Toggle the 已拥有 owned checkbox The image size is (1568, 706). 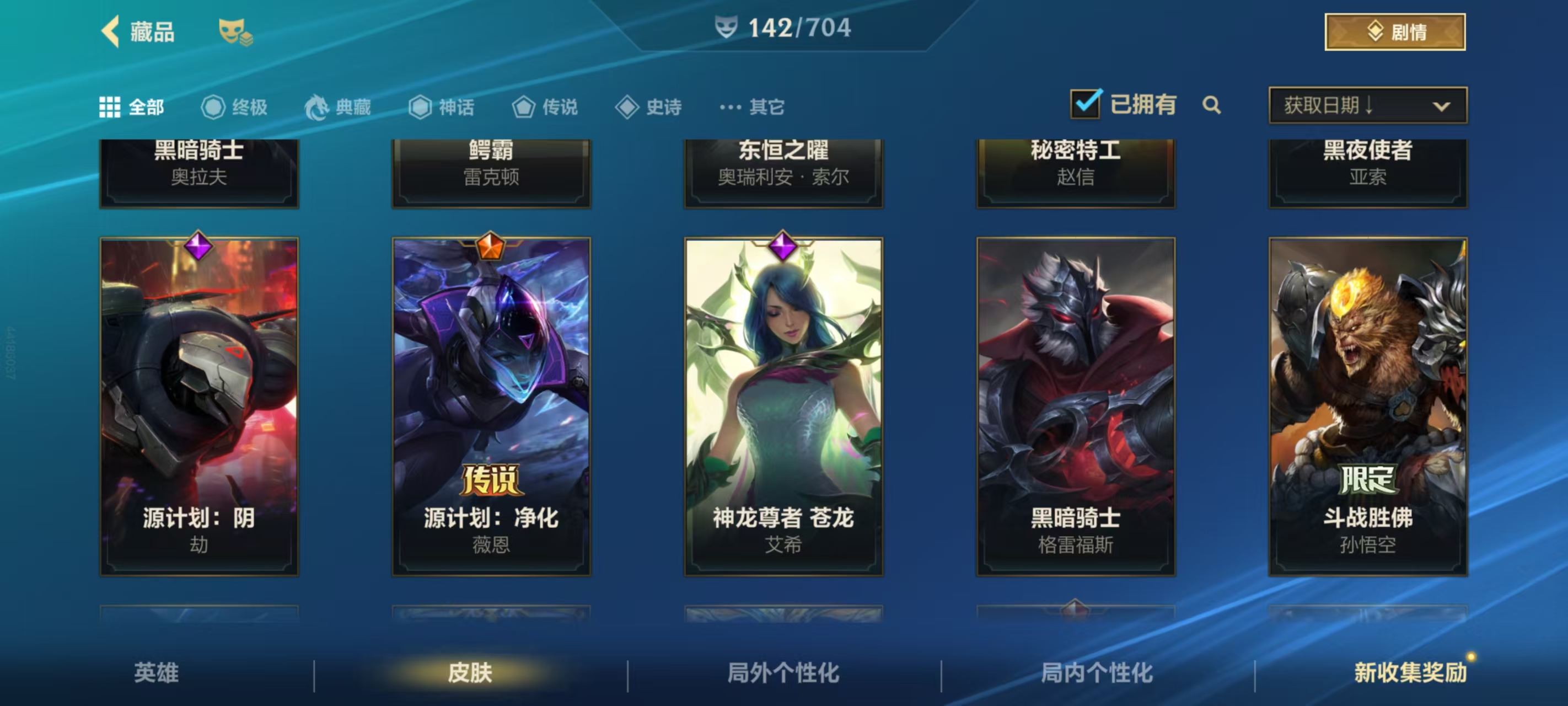point(1085,105)
